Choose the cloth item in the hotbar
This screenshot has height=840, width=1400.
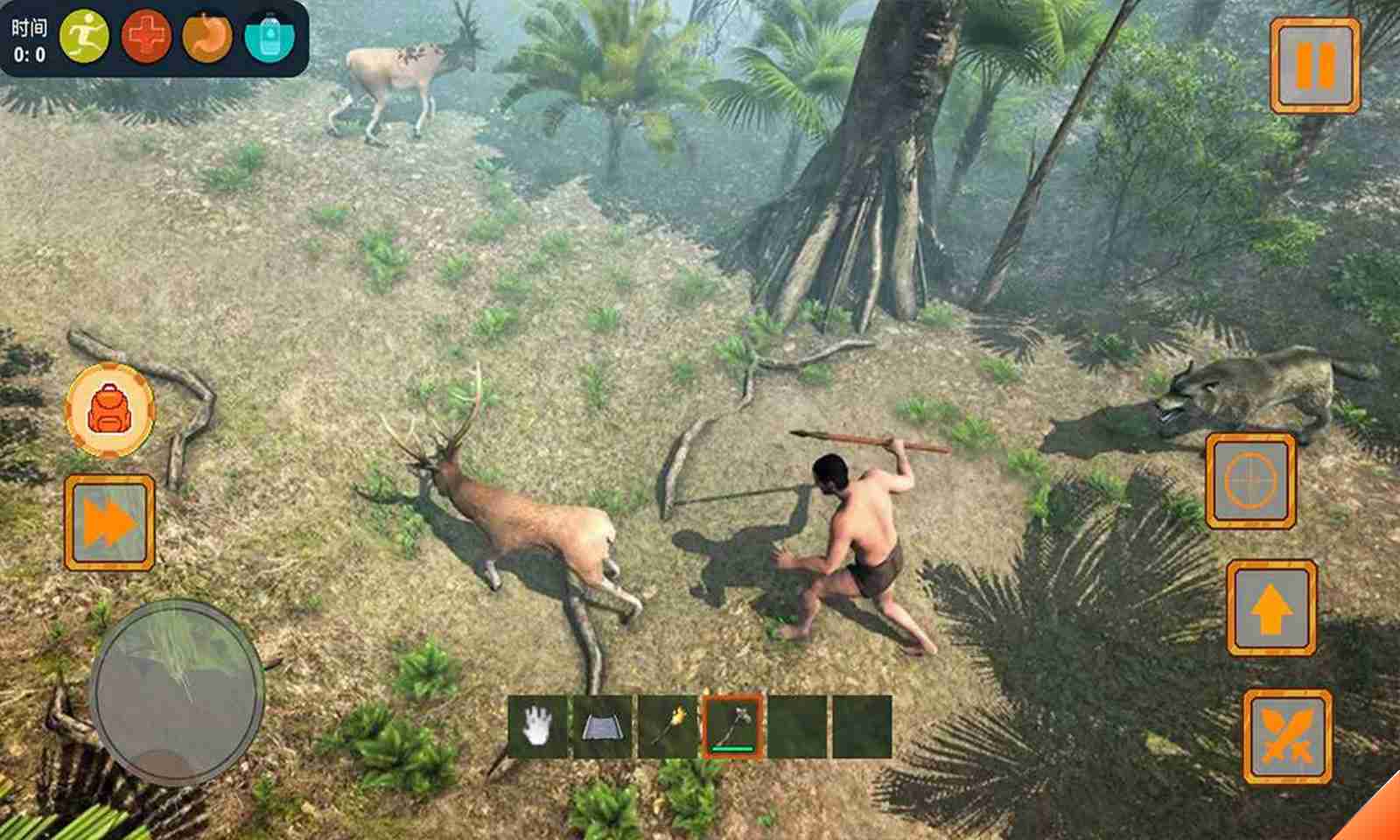coord(602,727)
